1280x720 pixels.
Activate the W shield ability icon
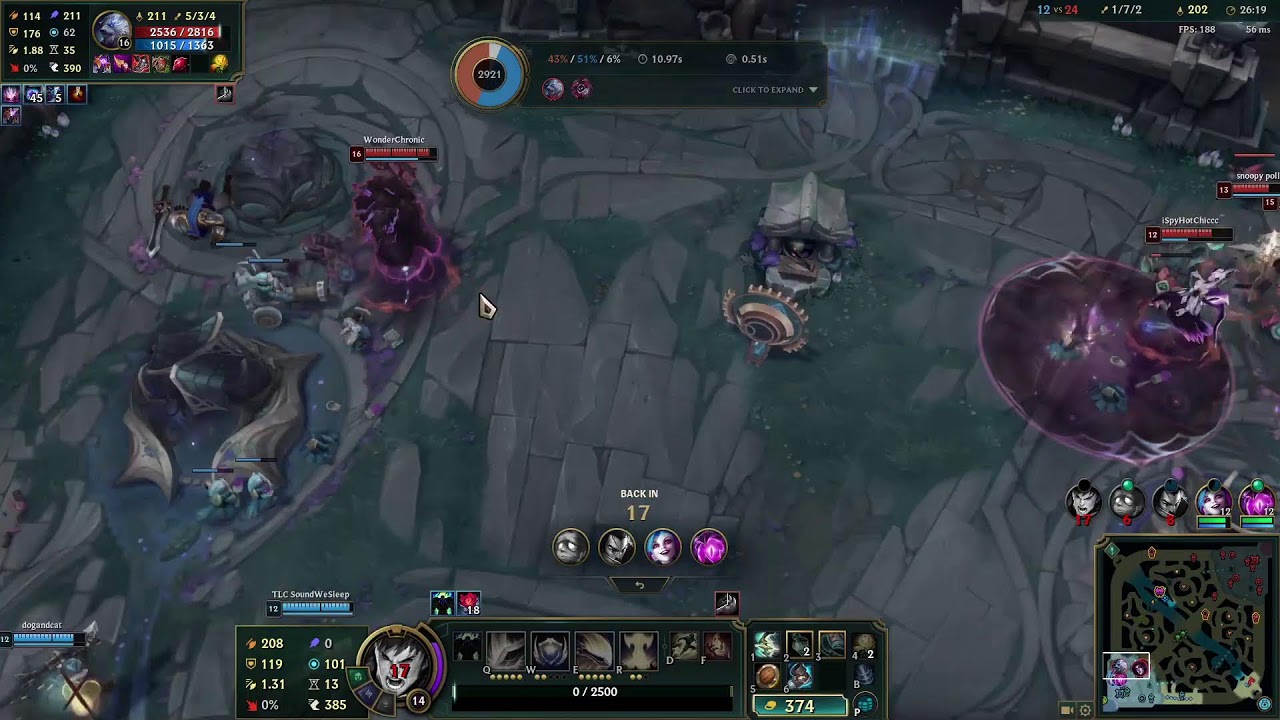coord(550,651)
